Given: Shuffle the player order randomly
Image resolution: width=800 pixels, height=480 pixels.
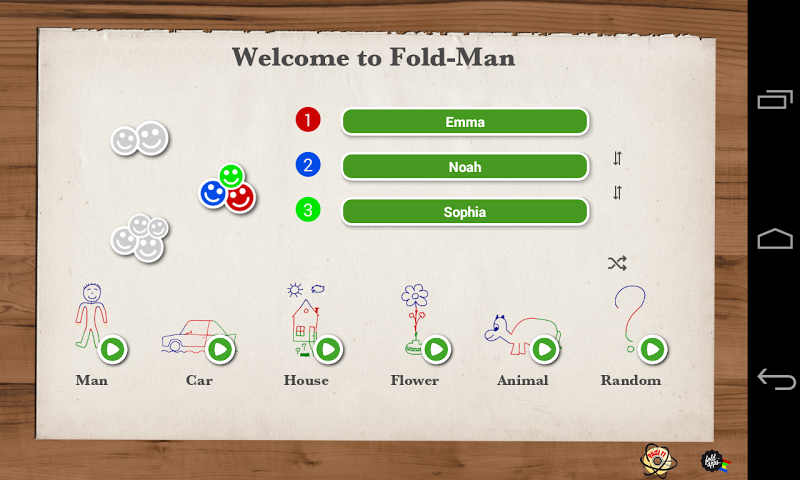Looking at the screenshot, I should (617, 264).
